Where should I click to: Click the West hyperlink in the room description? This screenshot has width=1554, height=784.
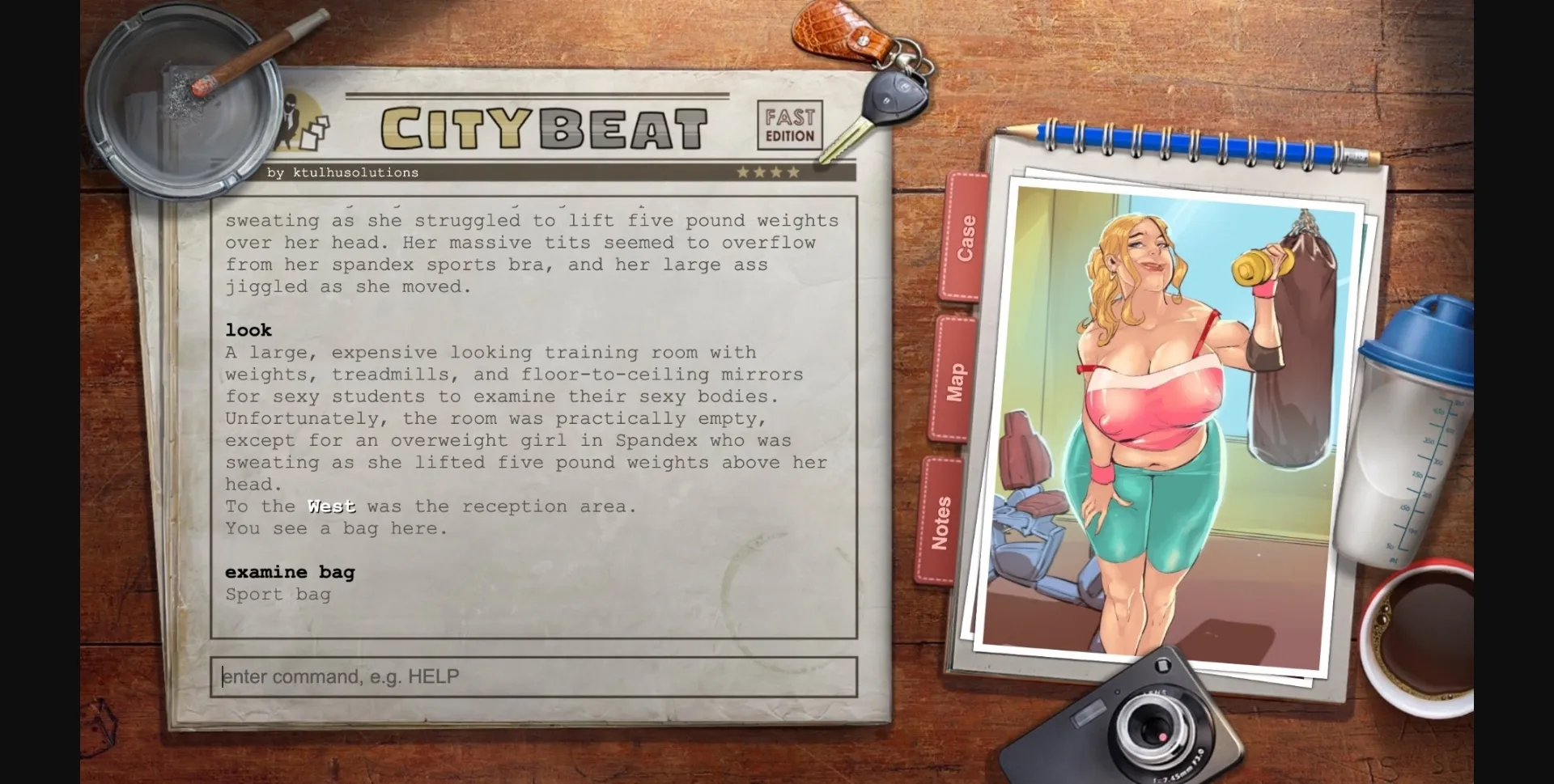331,506
